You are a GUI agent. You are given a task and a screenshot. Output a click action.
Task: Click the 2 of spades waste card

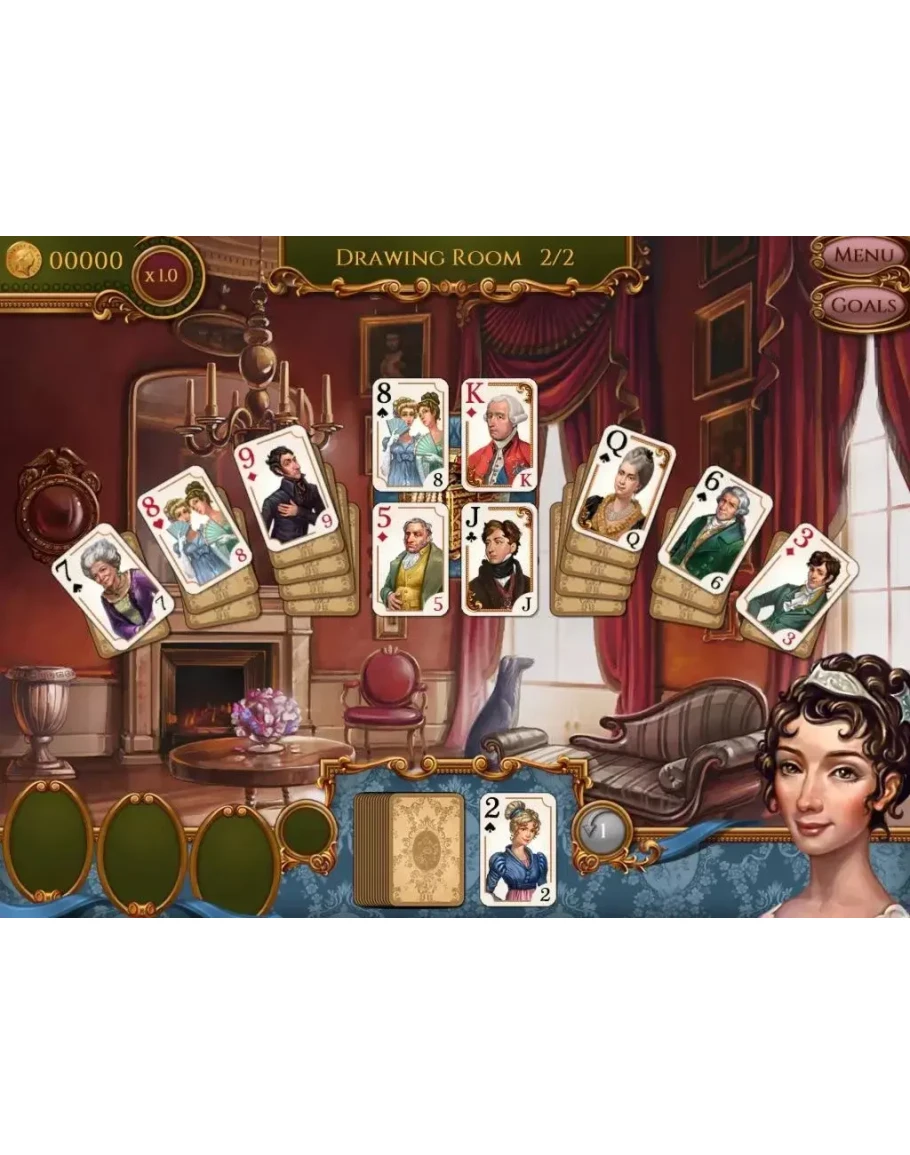pyautogui.click(x=517, y=850)
